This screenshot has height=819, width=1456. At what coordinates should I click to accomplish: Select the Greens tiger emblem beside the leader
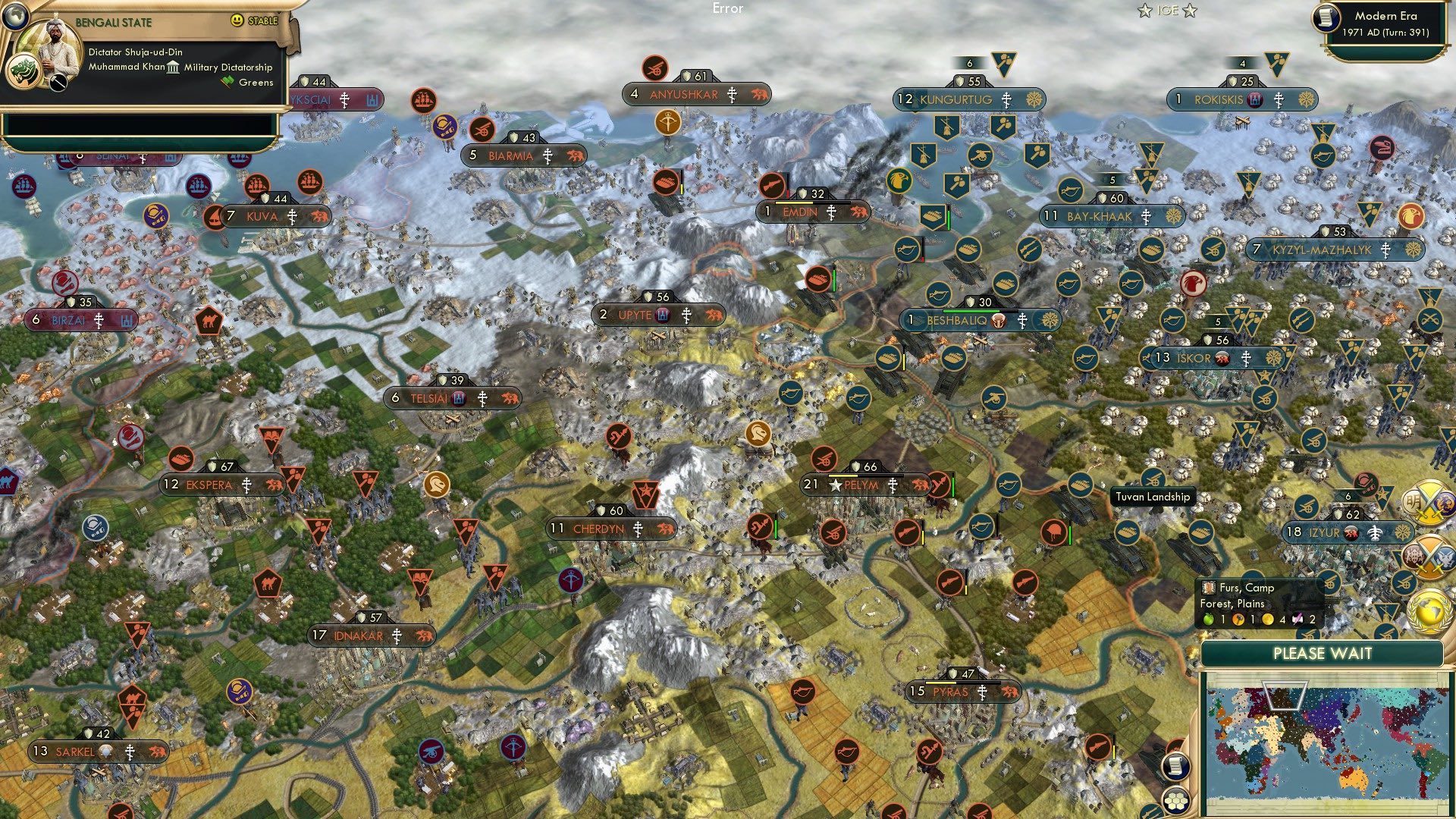[24, 73]
